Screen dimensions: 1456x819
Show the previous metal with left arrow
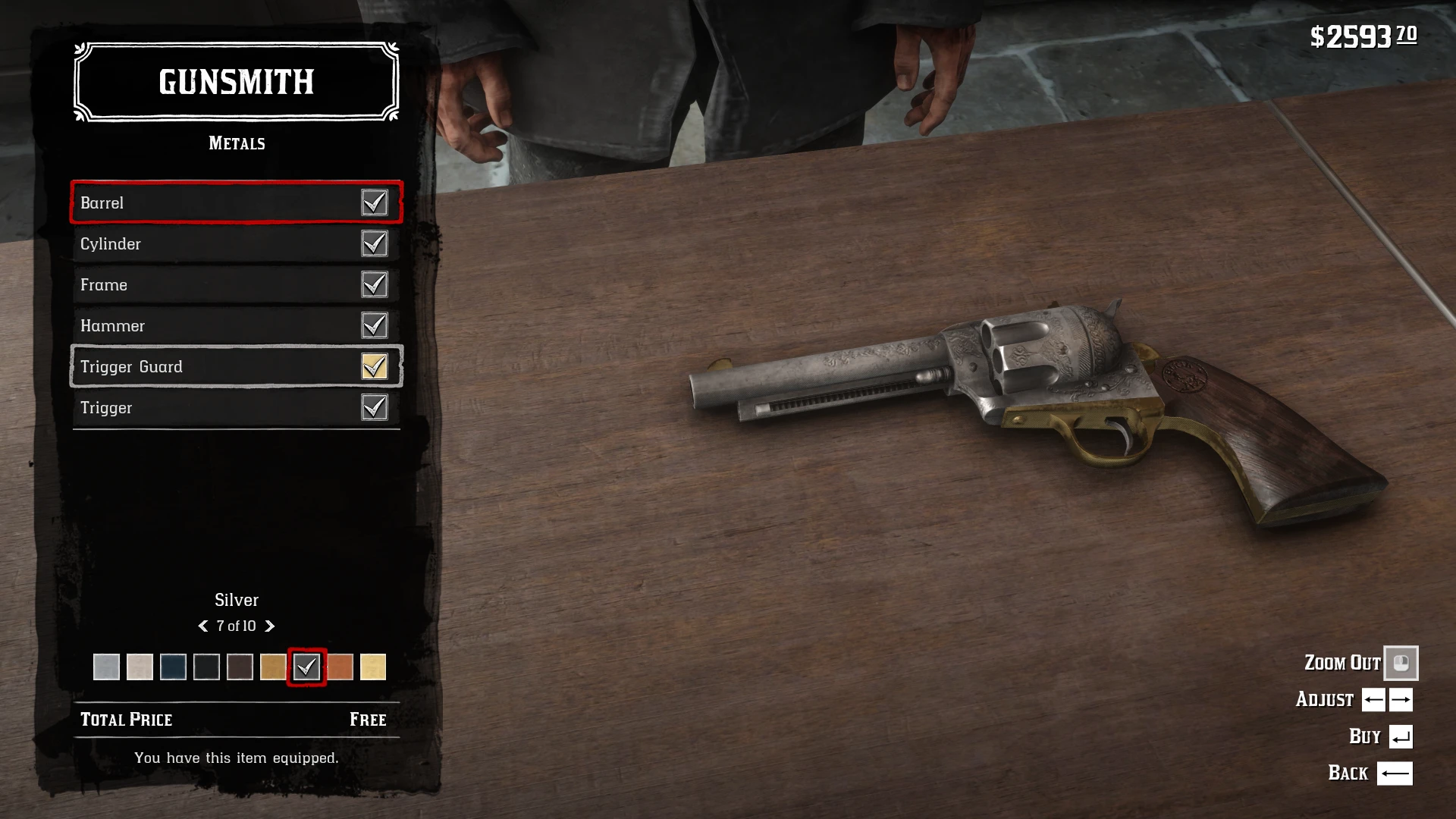[x=202, y=626]
